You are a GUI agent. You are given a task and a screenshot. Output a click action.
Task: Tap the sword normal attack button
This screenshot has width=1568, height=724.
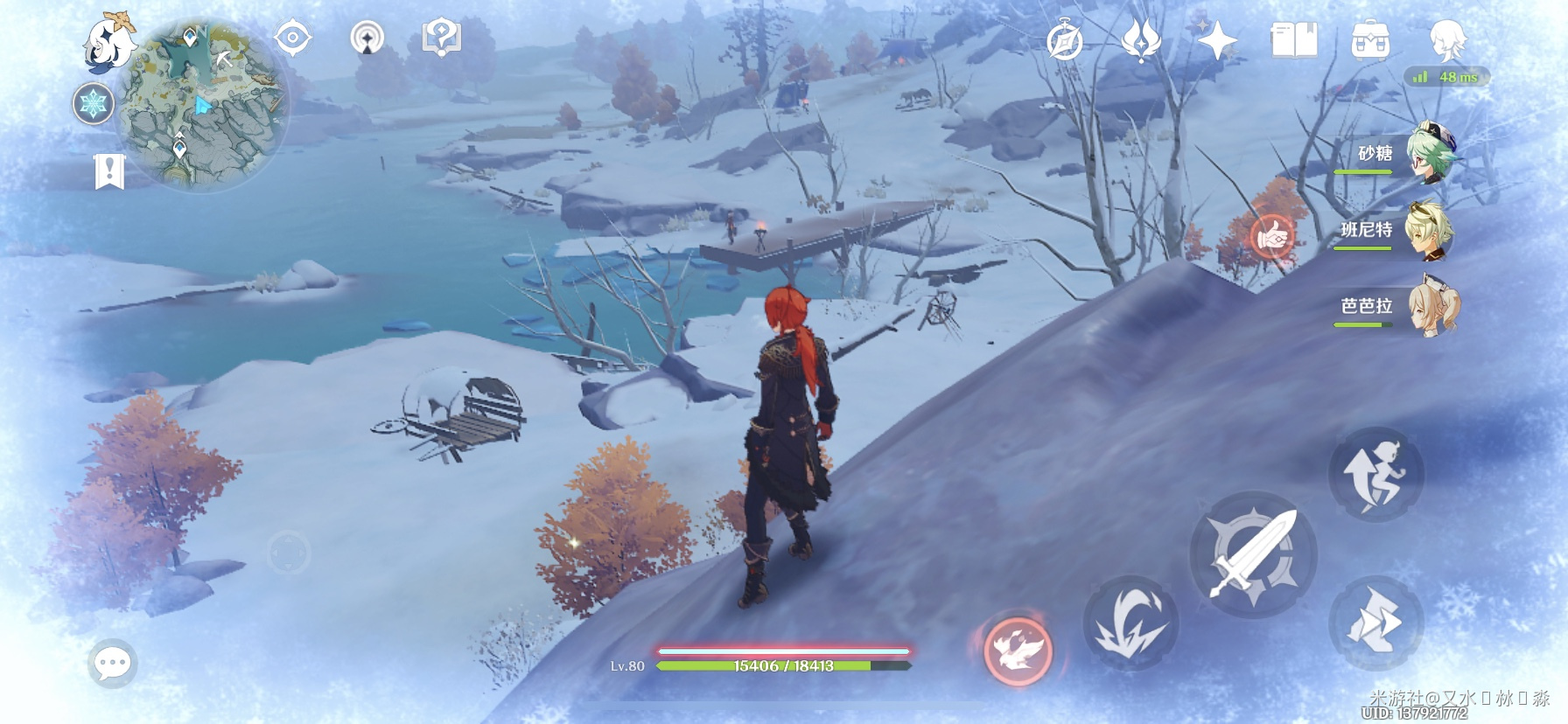[x=1252, y=554]
